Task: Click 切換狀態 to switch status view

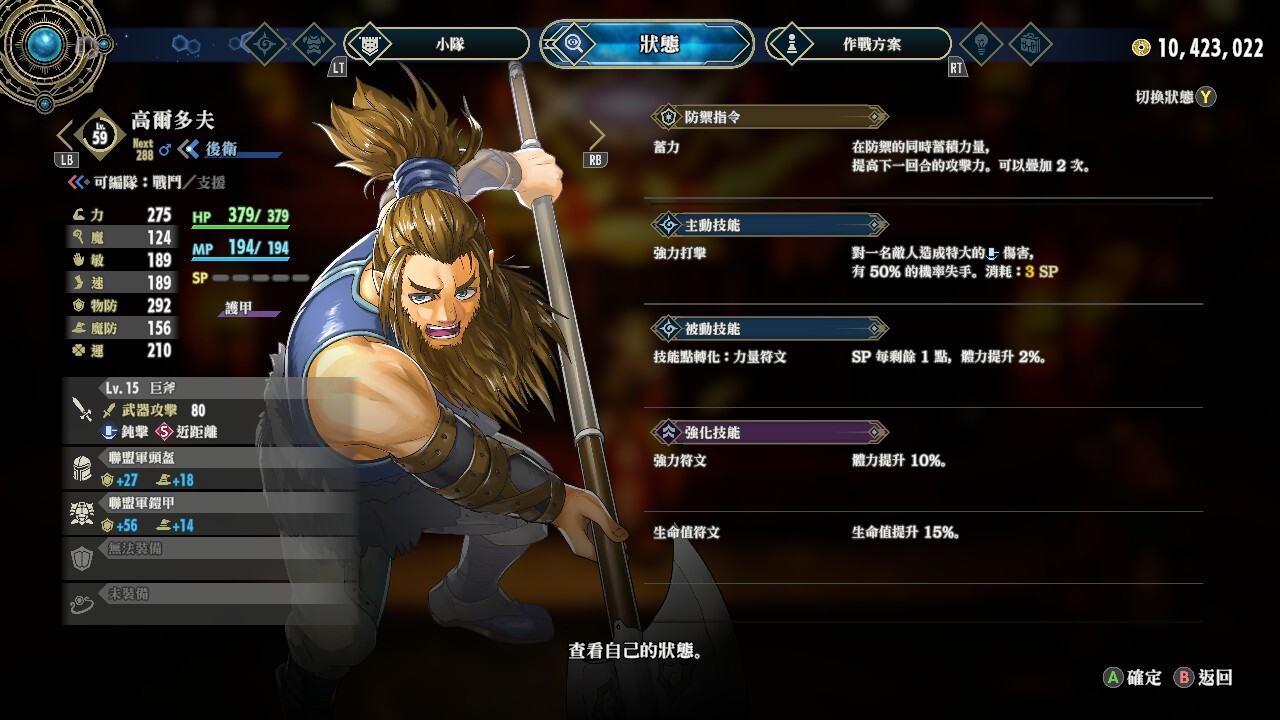Action: pos(1176,97)
